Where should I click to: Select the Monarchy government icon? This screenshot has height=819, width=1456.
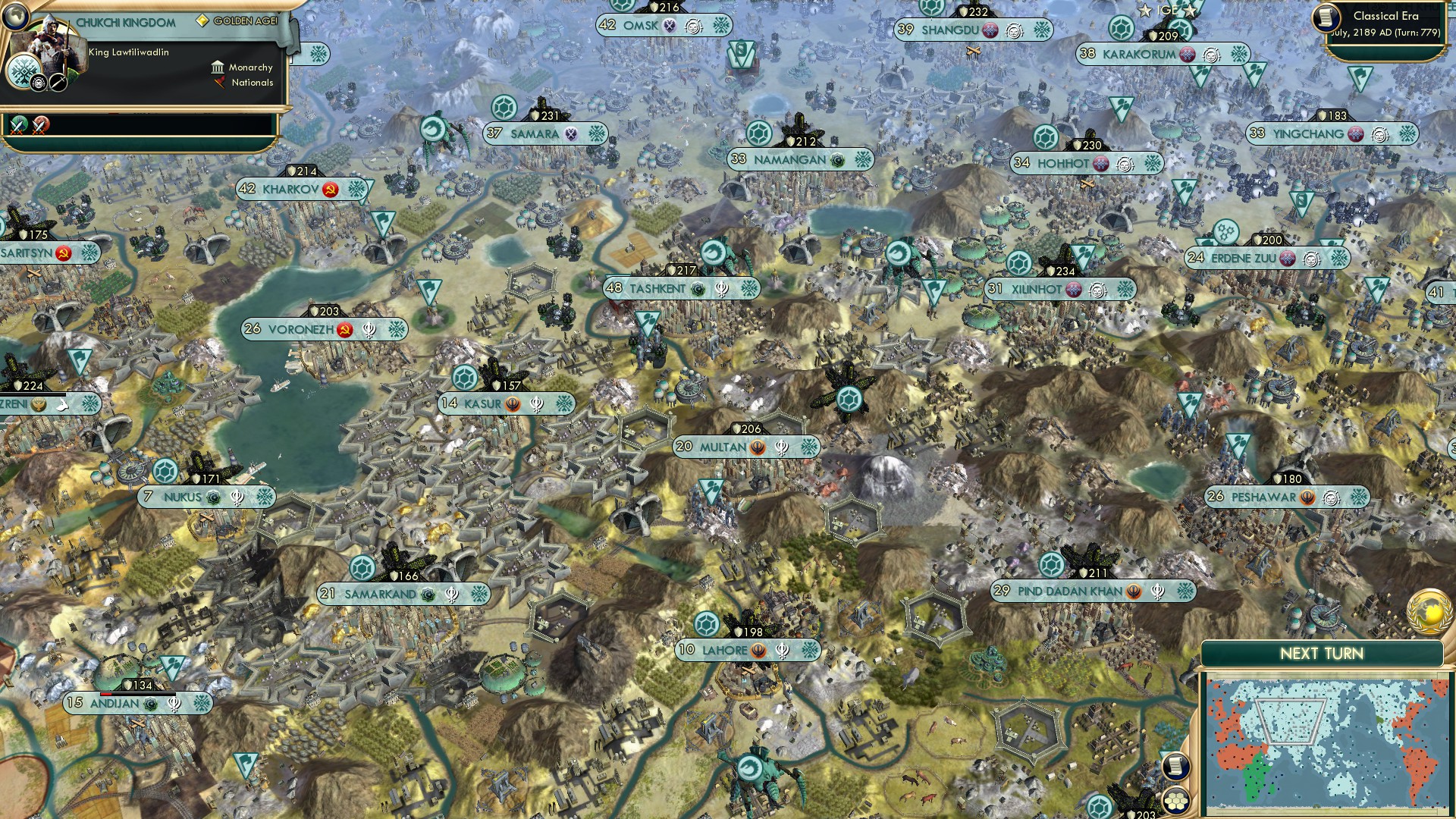coord(218,67)
